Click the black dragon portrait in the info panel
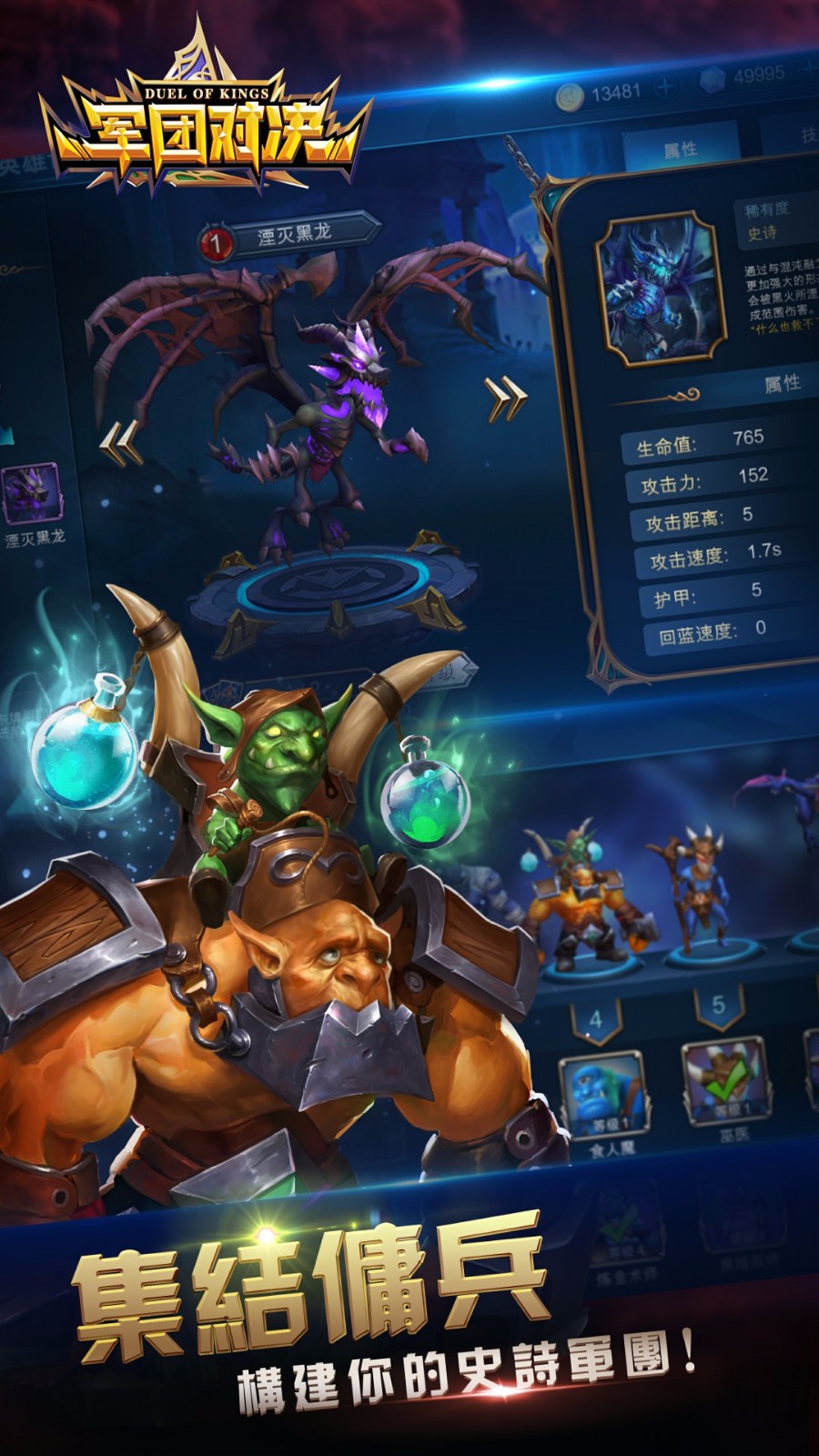819x1456 pixels. click(659, 289)
